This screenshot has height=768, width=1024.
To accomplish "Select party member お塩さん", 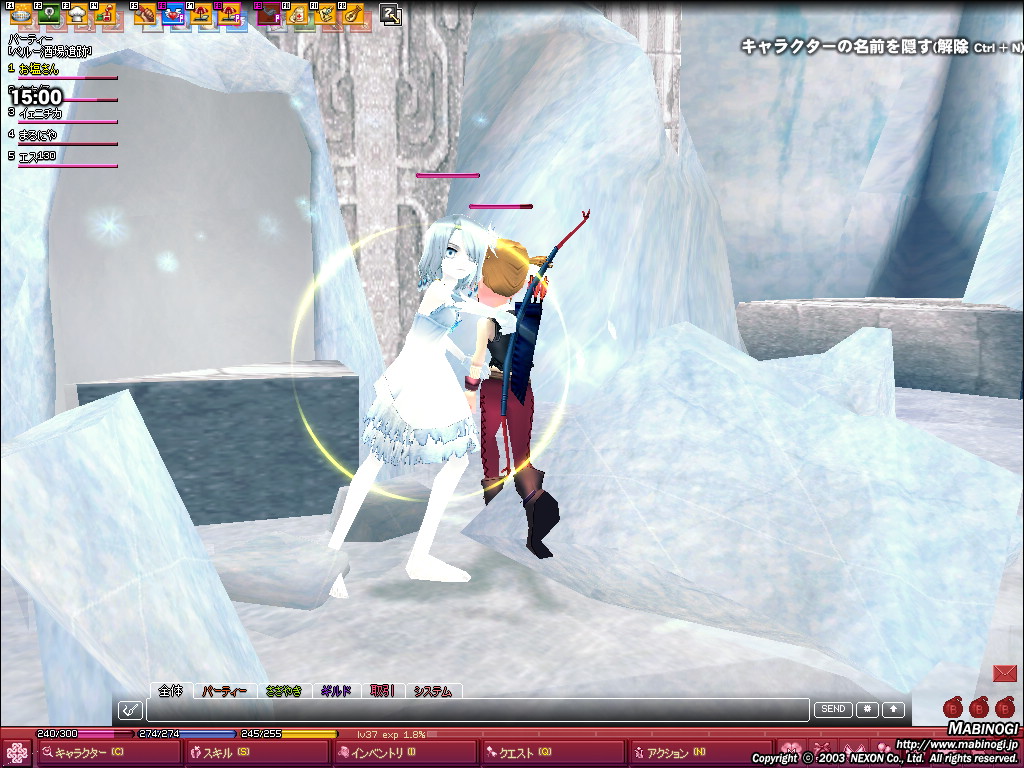I will 40,69.
